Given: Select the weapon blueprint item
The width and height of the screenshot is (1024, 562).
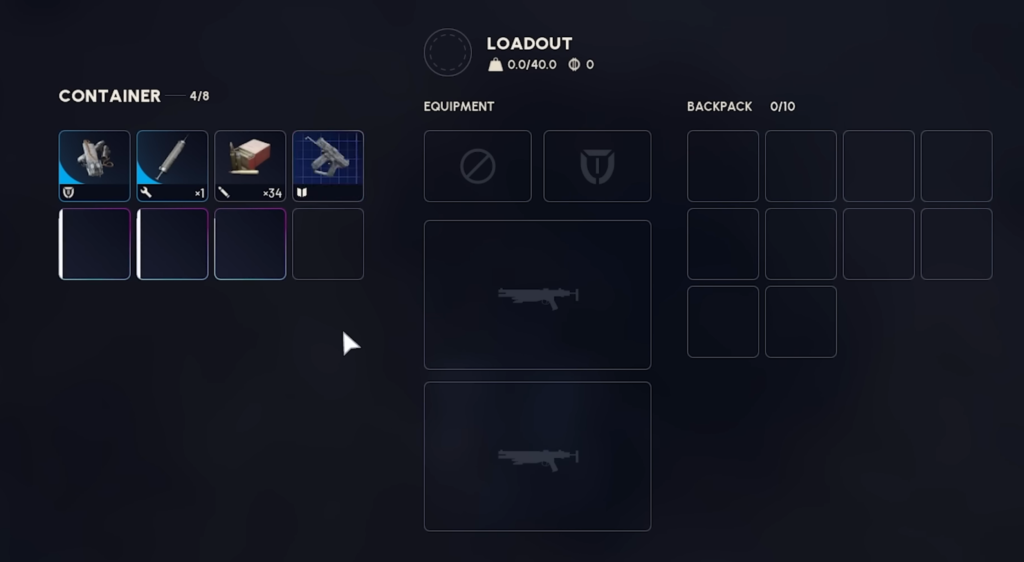Looking at the screenshot, I should pyautogui.click(x=328, y=166).
